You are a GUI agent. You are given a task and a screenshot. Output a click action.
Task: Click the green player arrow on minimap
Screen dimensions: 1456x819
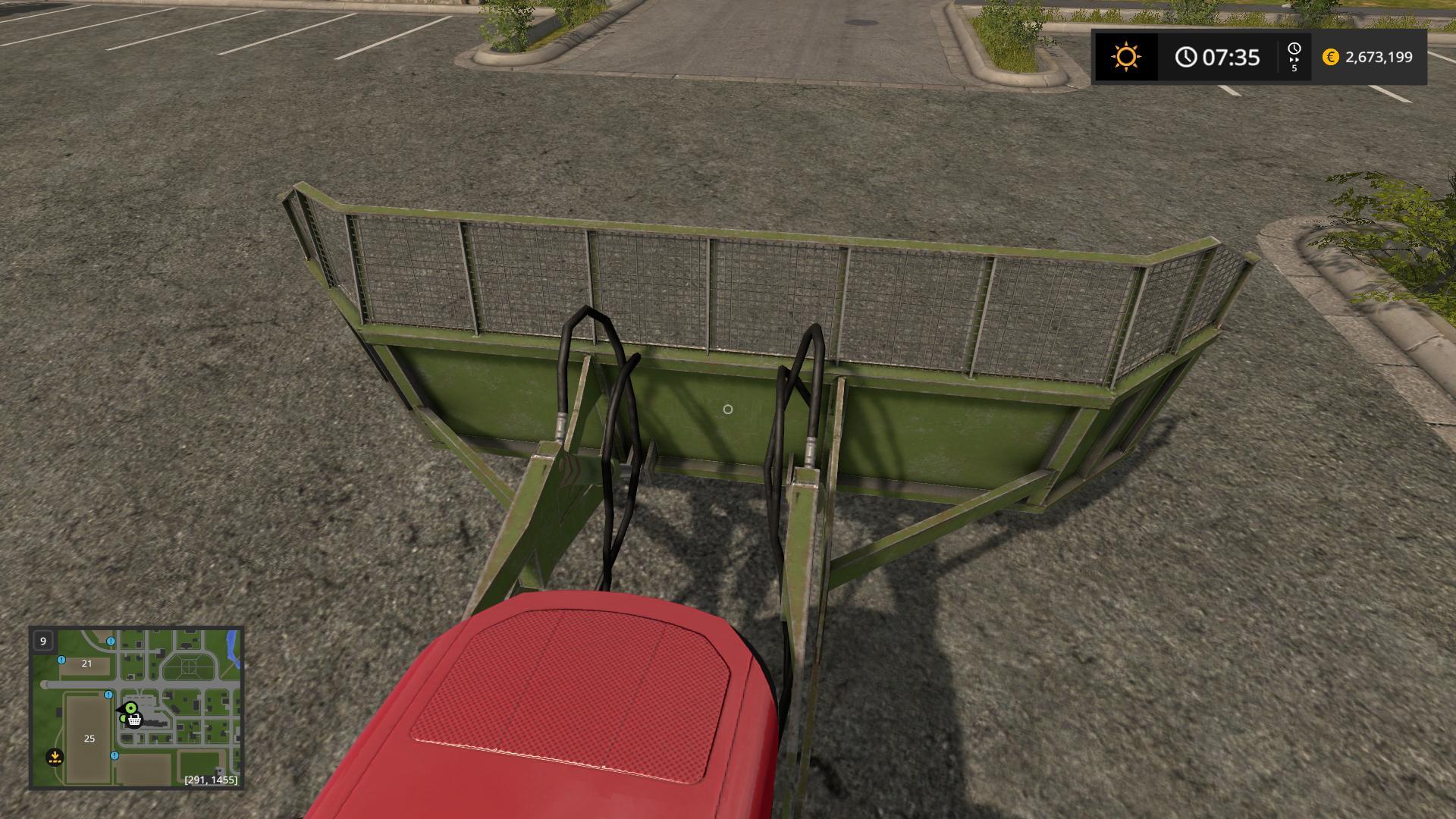click(x=130, y=708)
